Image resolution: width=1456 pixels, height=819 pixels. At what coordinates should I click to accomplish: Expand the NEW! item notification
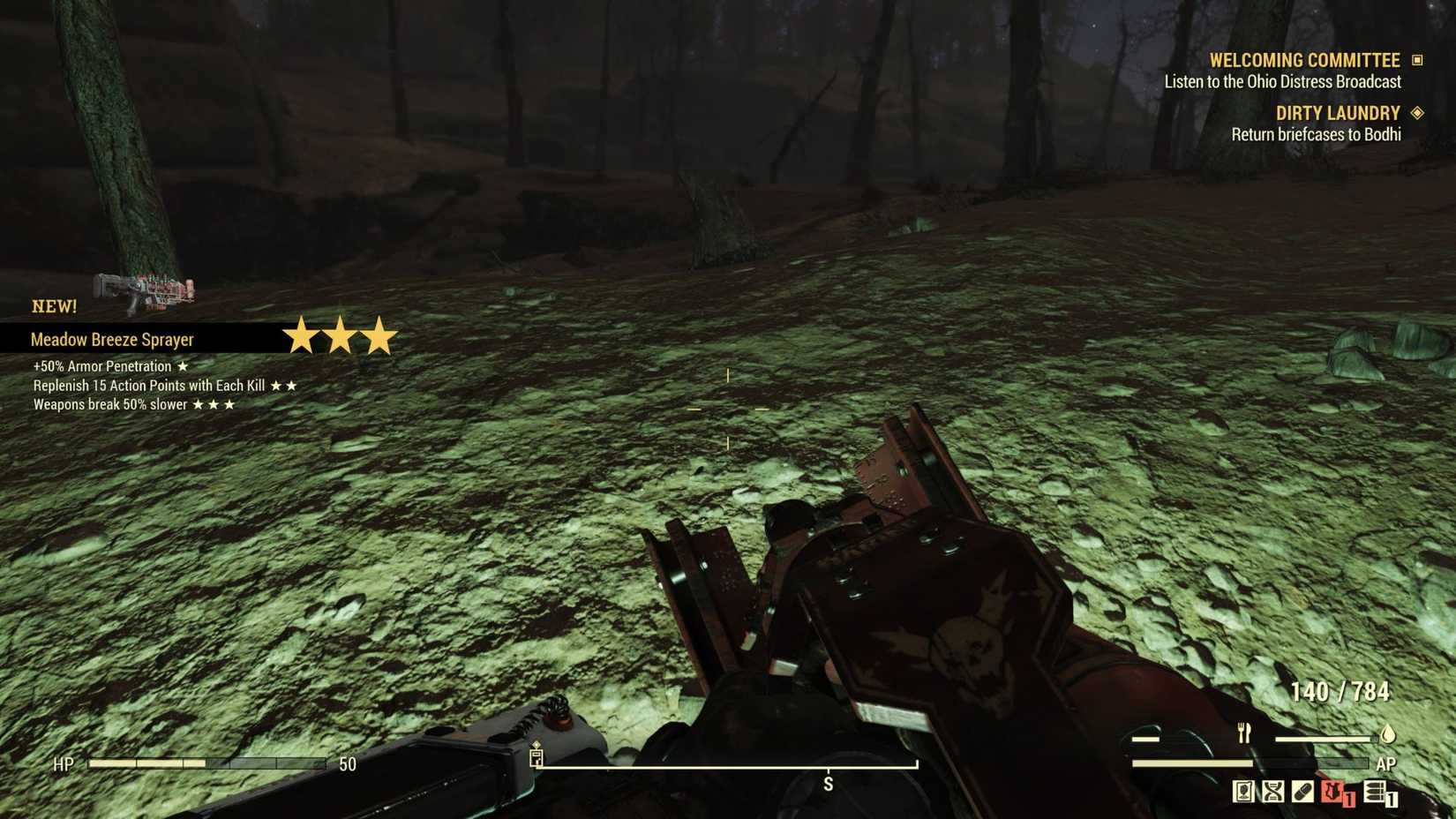(54, 306)
